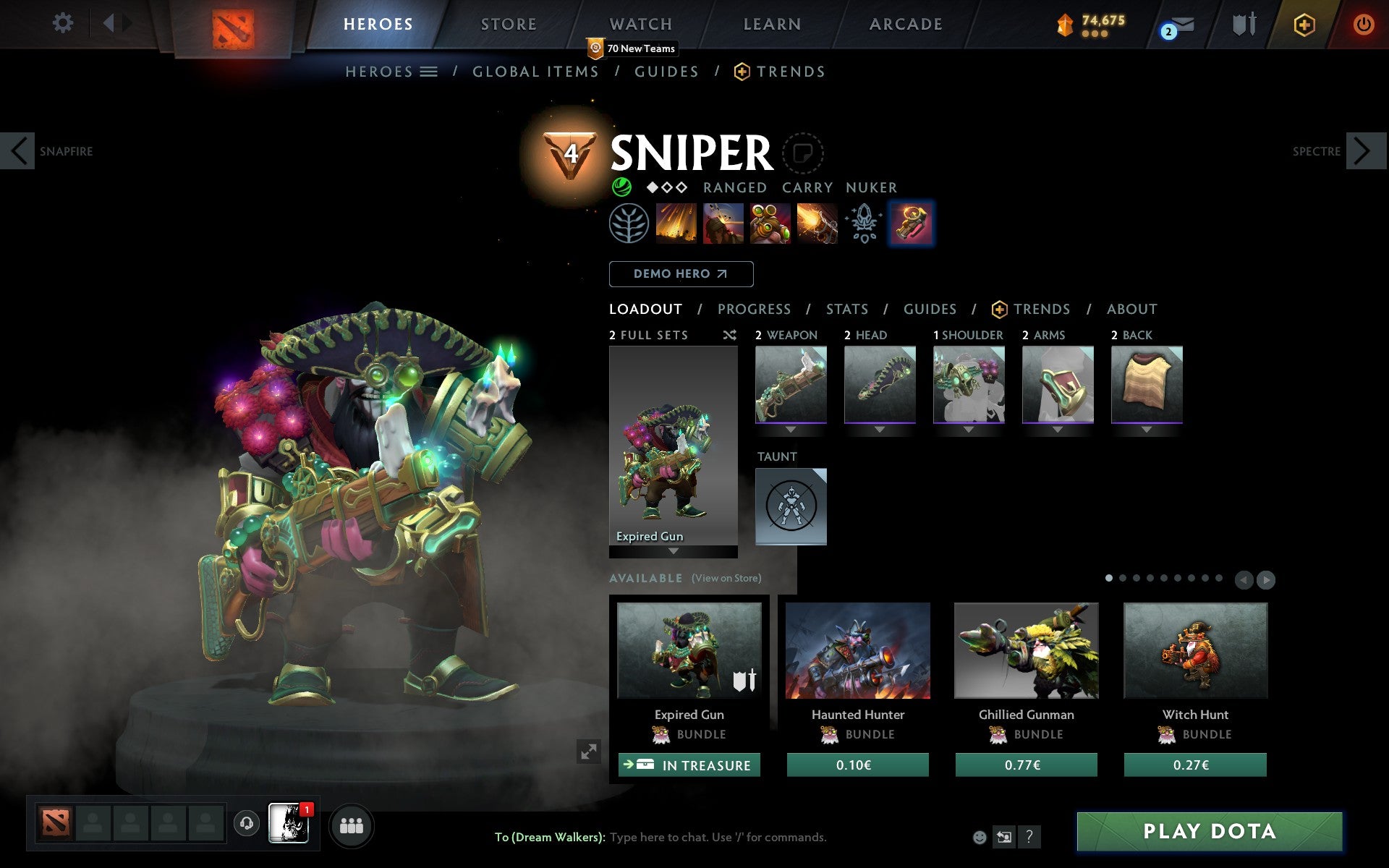Screen dimensions: 1389x868
Task: Click the shuffle icon beside 2 Full Sets
Action: pos(729,335)
